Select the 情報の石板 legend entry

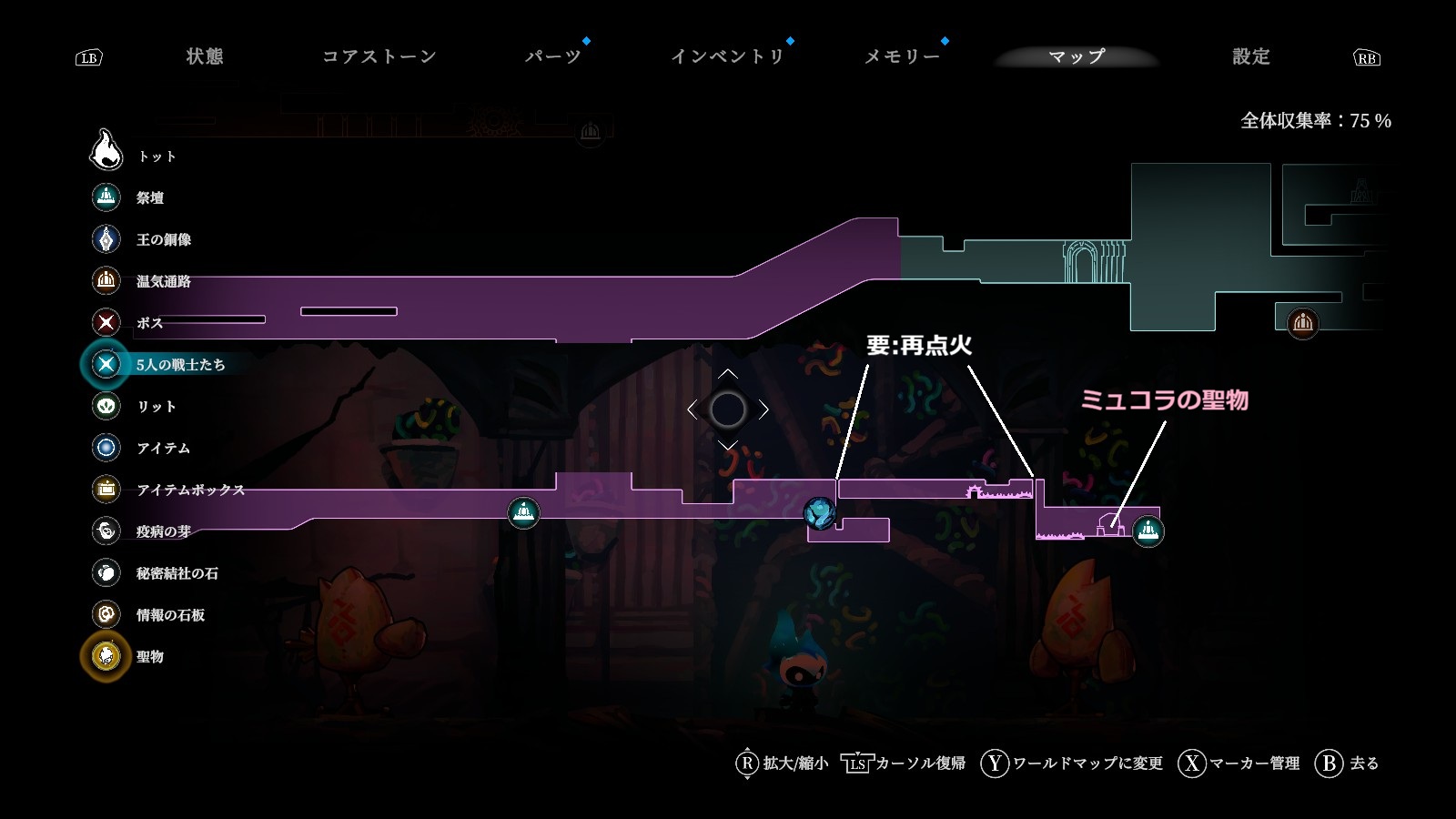click(170, 615)
